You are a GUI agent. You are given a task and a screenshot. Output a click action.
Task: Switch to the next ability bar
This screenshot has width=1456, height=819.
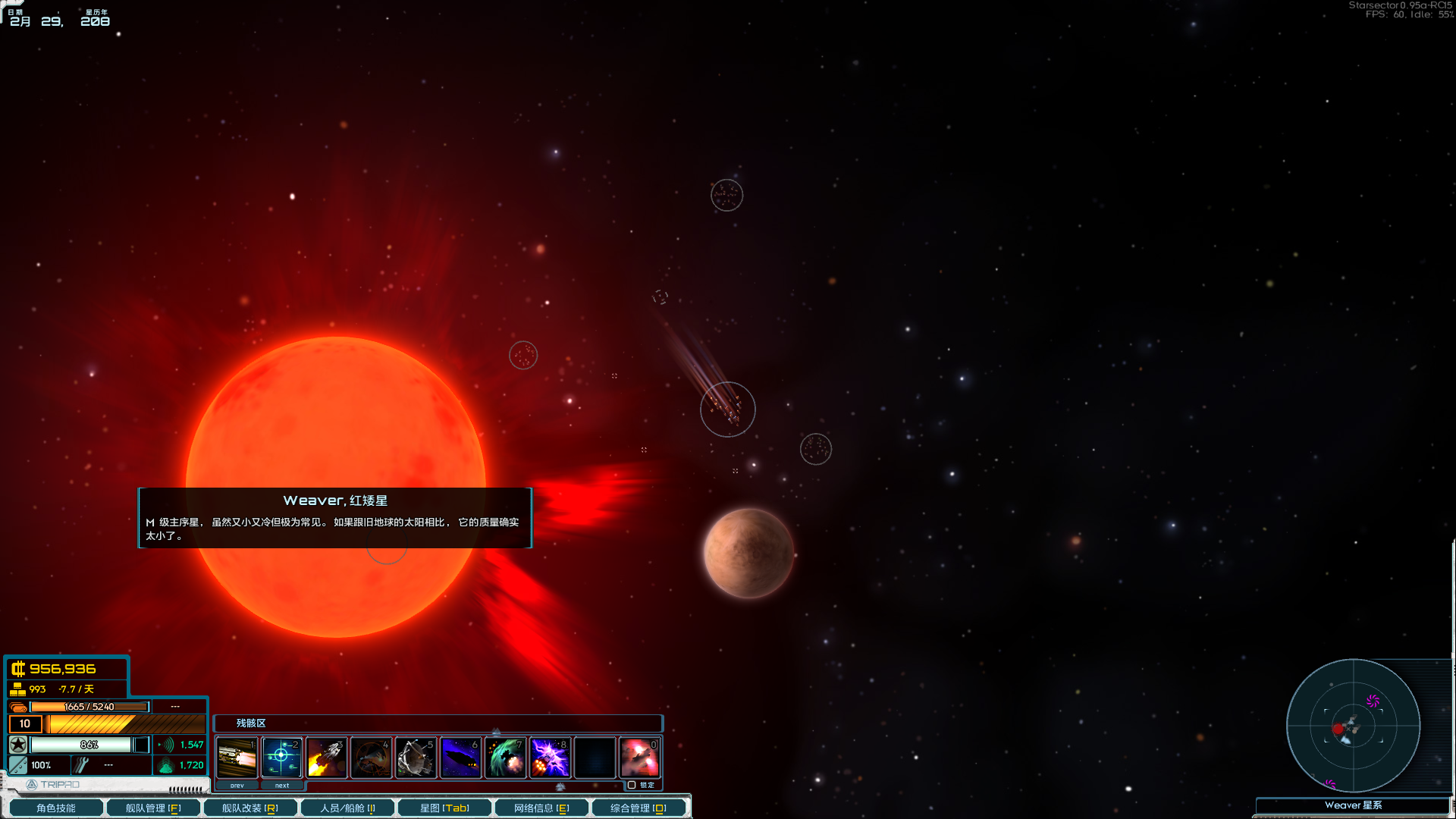[x=282, y=786]
